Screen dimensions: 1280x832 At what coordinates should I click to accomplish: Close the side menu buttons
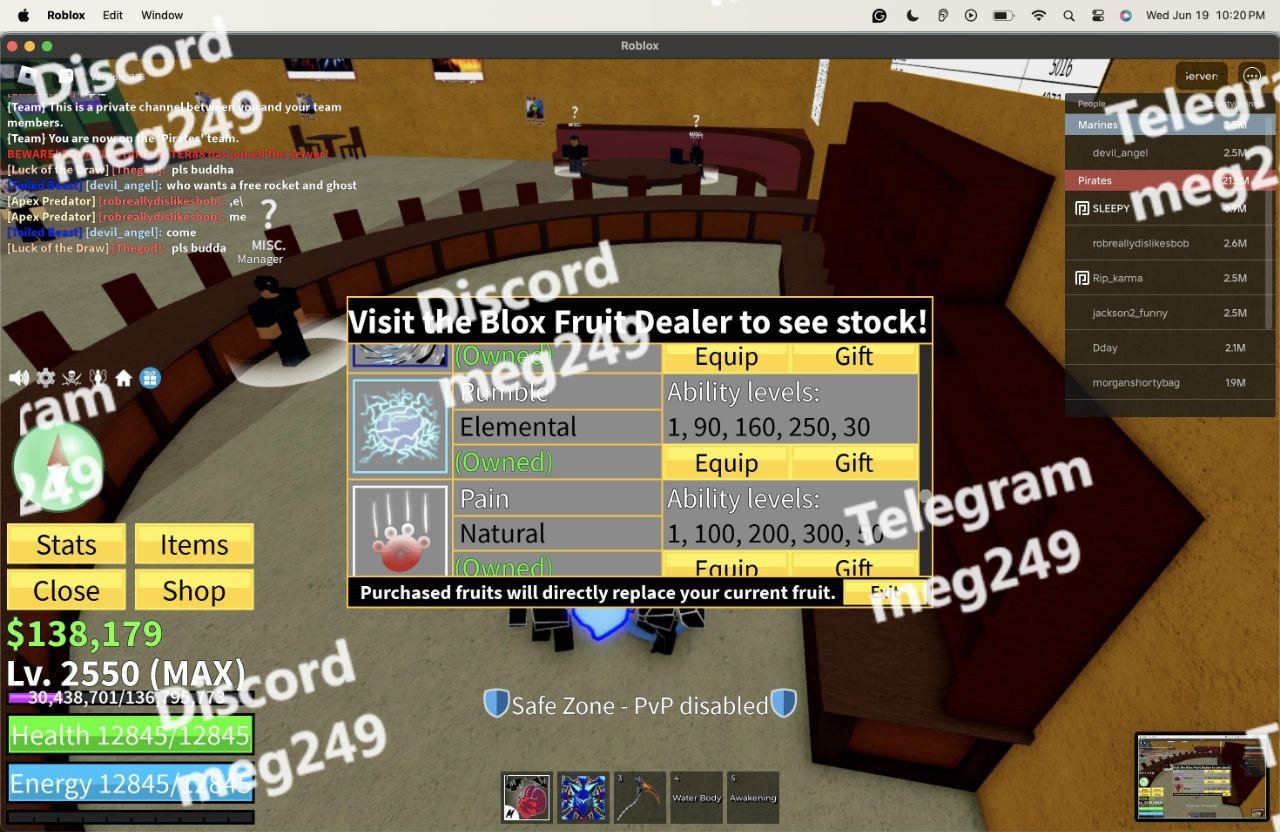click(66, 591)
